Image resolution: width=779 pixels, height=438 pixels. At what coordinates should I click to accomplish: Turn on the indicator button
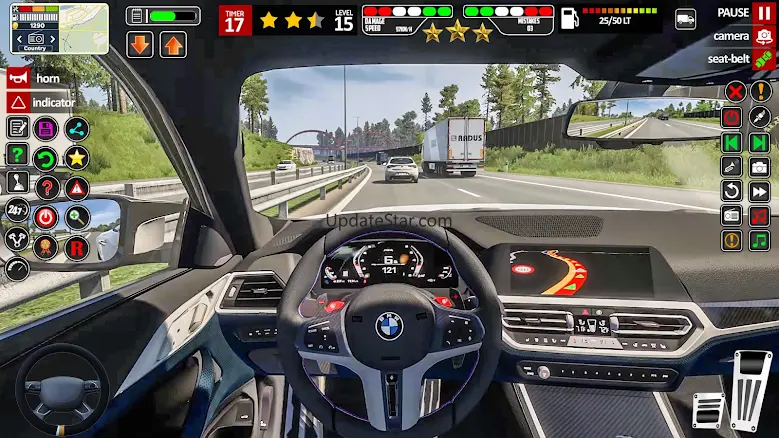18,102
